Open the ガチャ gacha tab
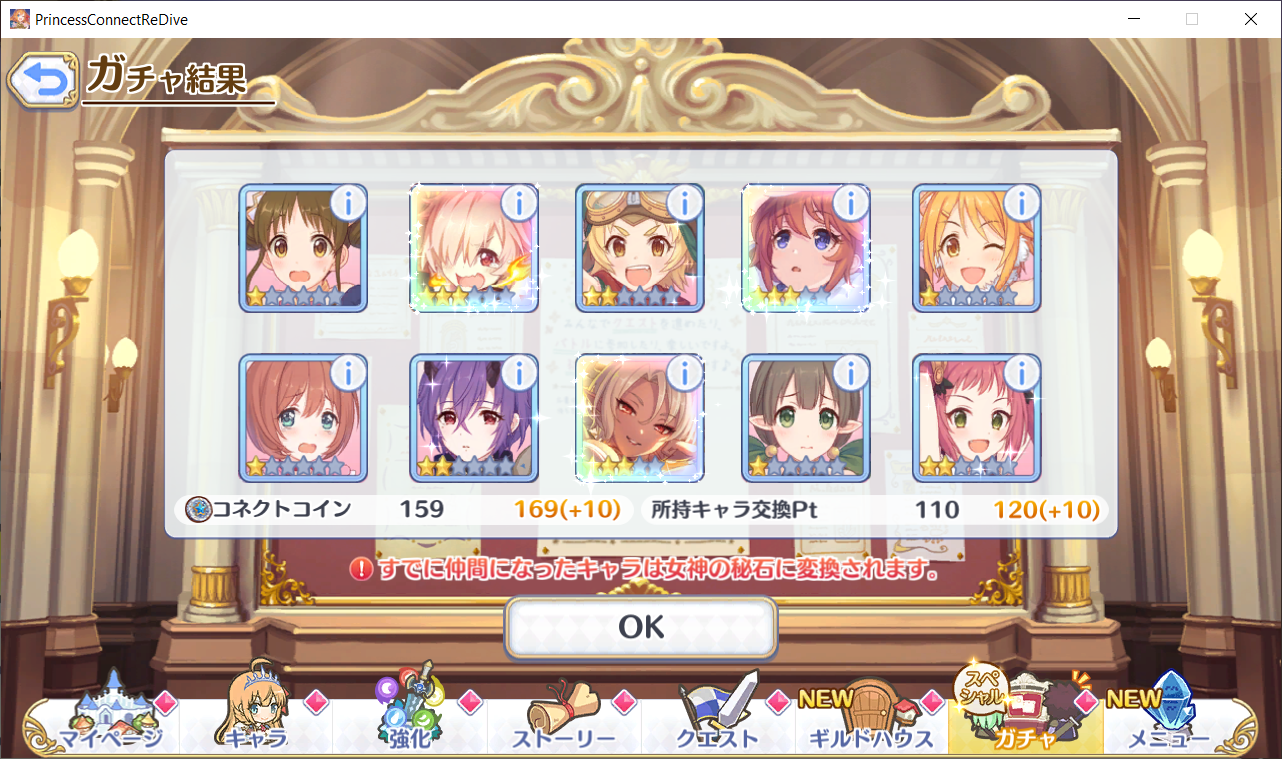 [1024, 725]
